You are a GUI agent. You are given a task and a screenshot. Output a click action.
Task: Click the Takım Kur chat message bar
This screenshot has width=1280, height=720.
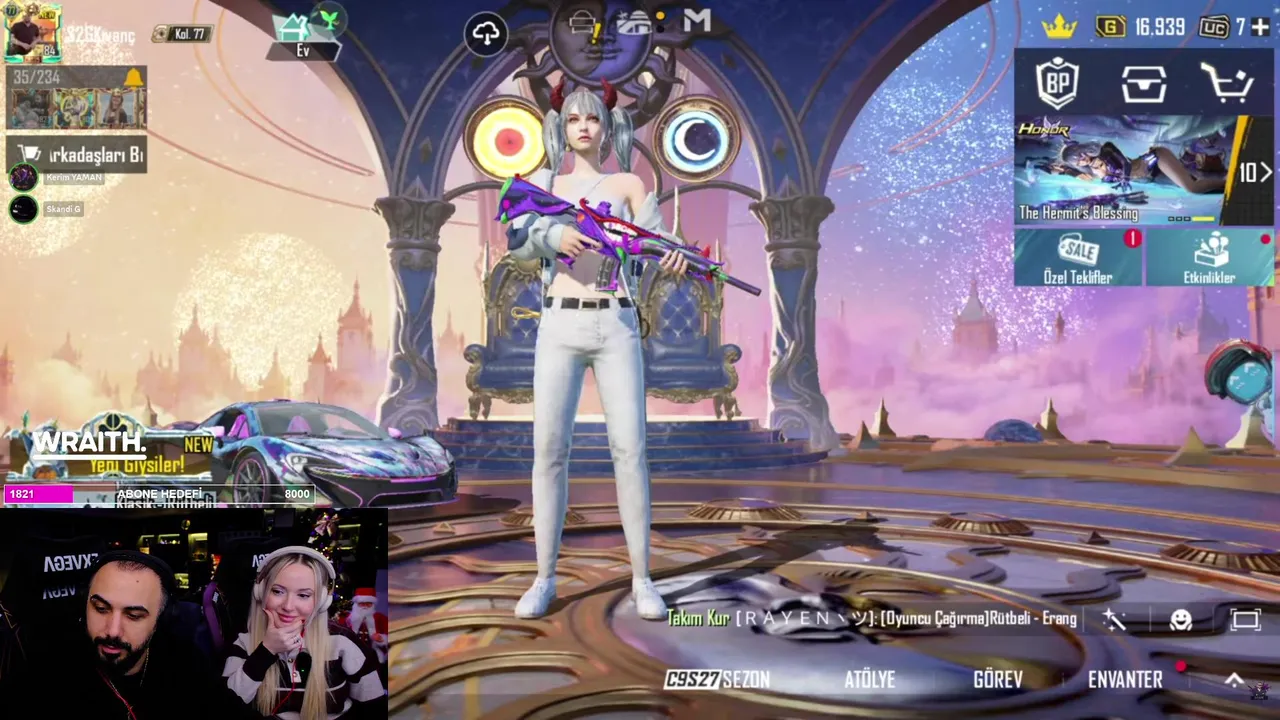(870, 619)
